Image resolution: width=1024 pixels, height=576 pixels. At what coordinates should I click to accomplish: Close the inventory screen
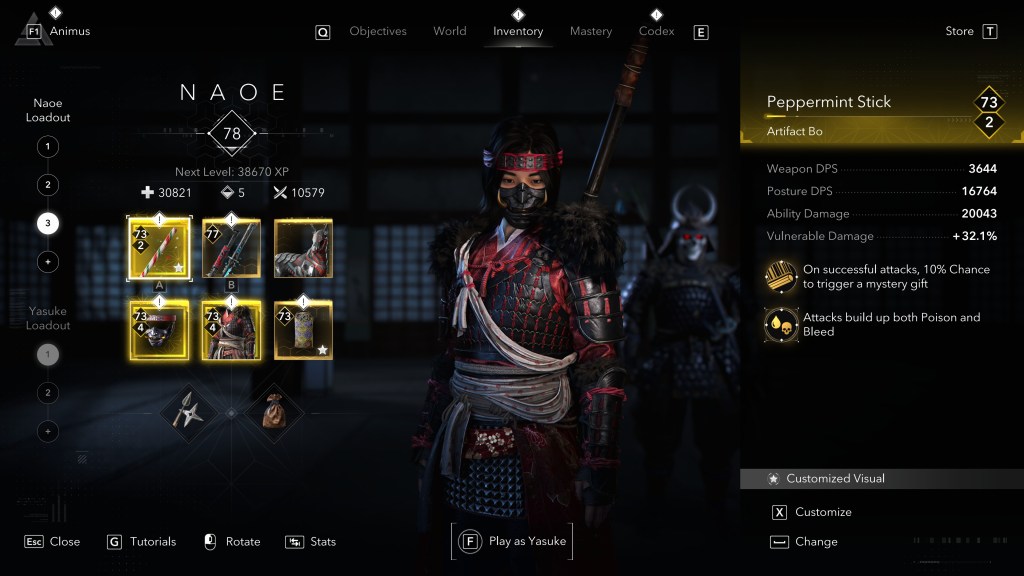tap(52, 541)
